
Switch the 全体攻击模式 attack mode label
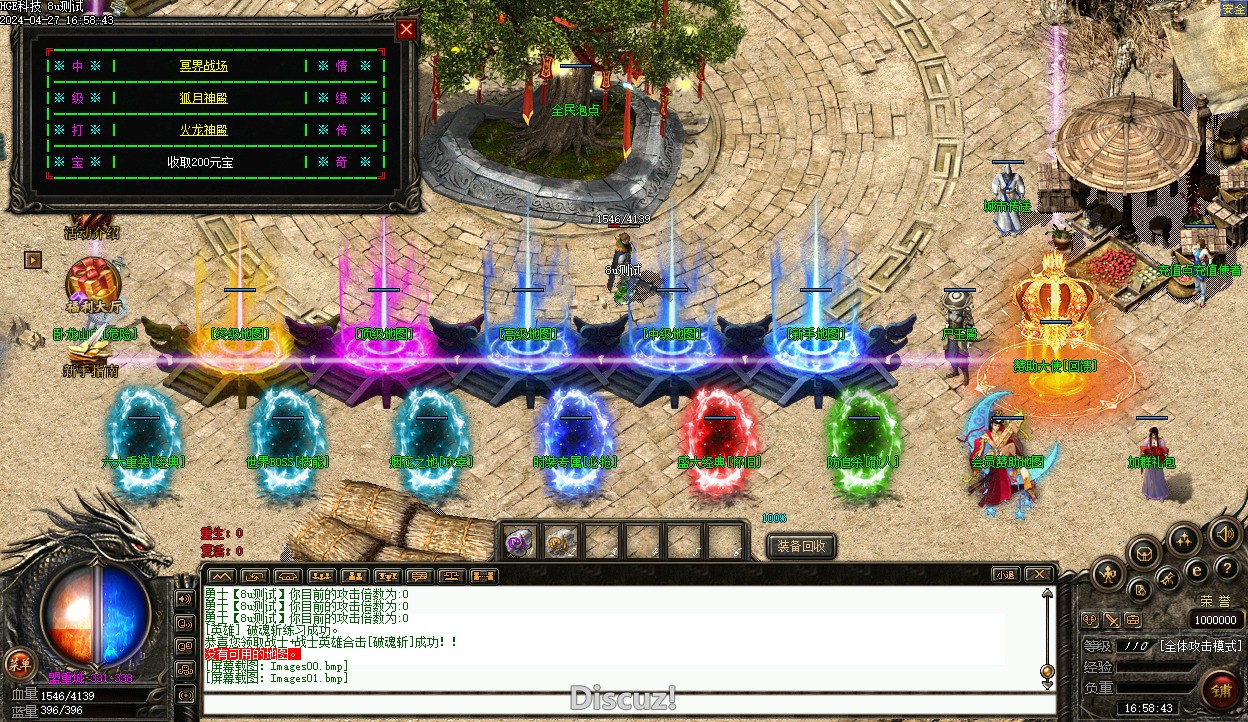[x=1201, y=646]
